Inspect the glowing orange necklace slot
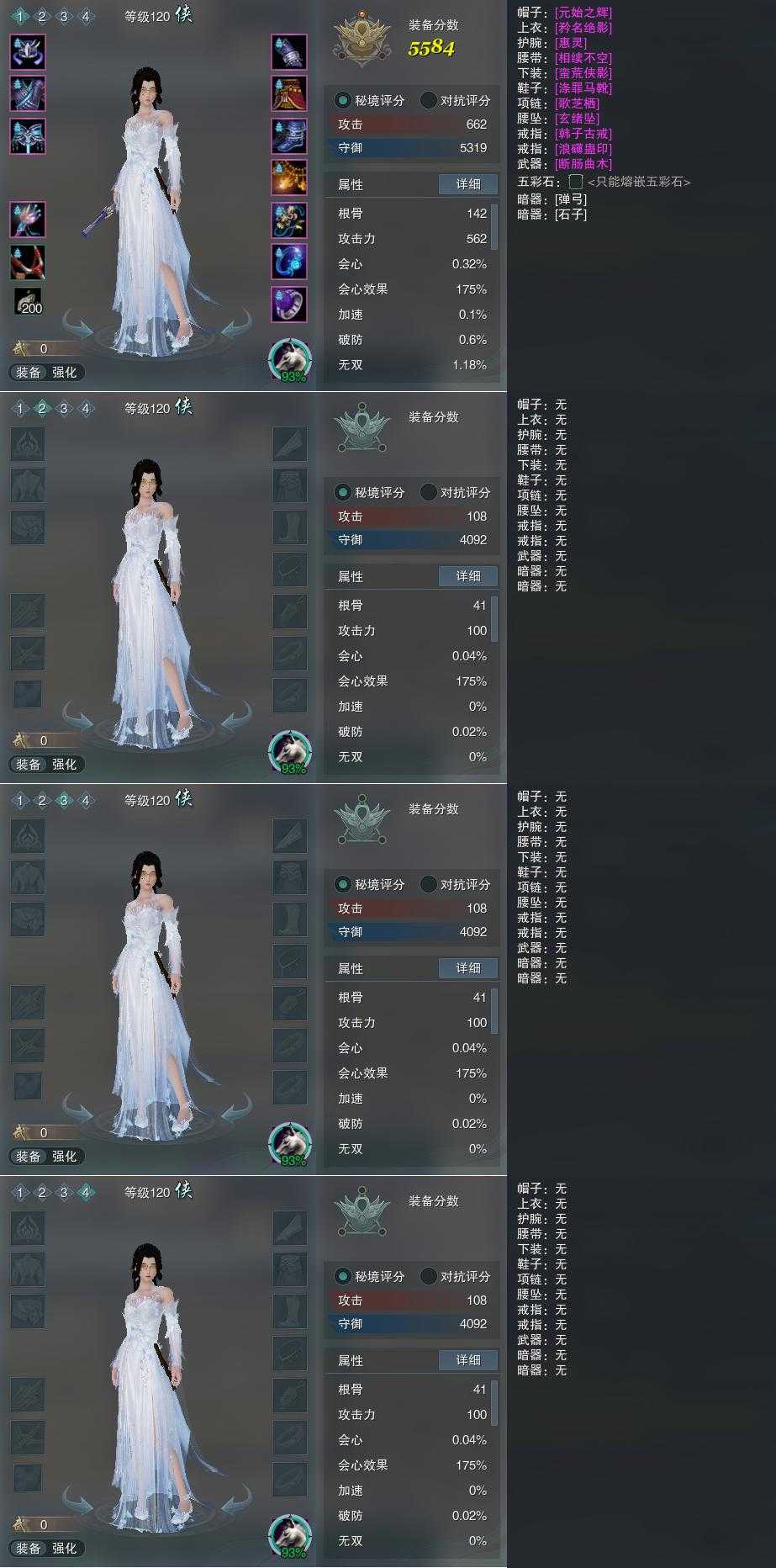The height and width of the screenshot is (1568, 776). click(288, 177)
